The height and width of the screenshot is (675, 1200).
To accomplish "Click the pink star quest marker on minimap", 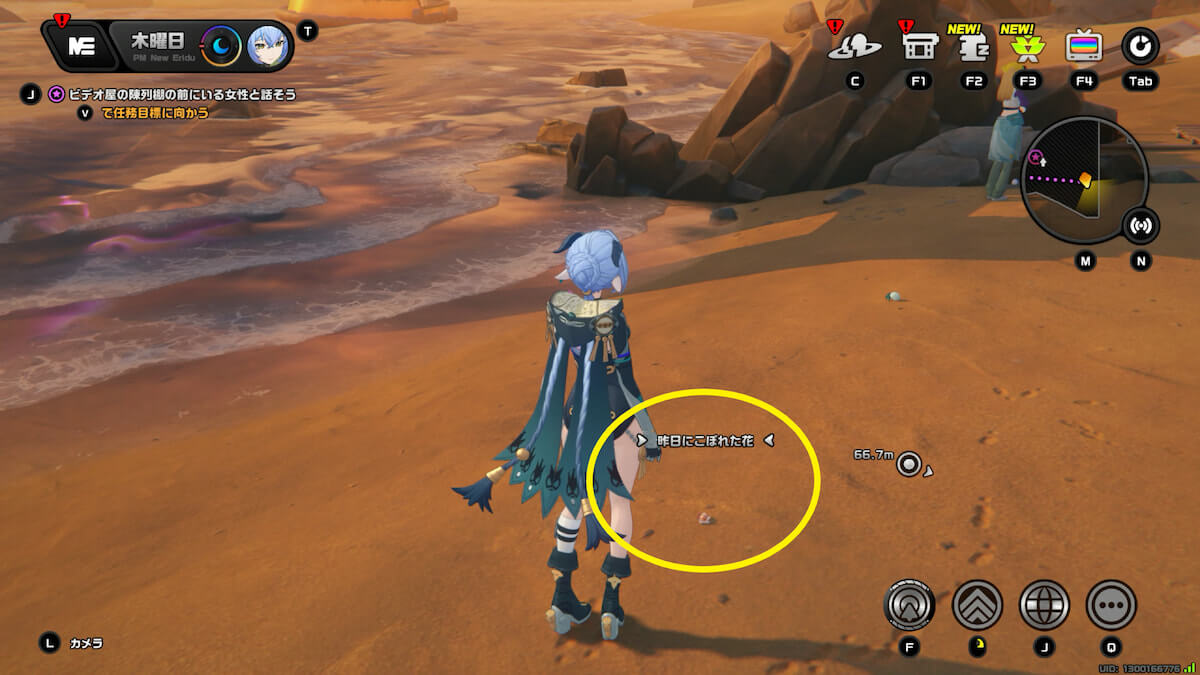I will tap(1037, 159).
